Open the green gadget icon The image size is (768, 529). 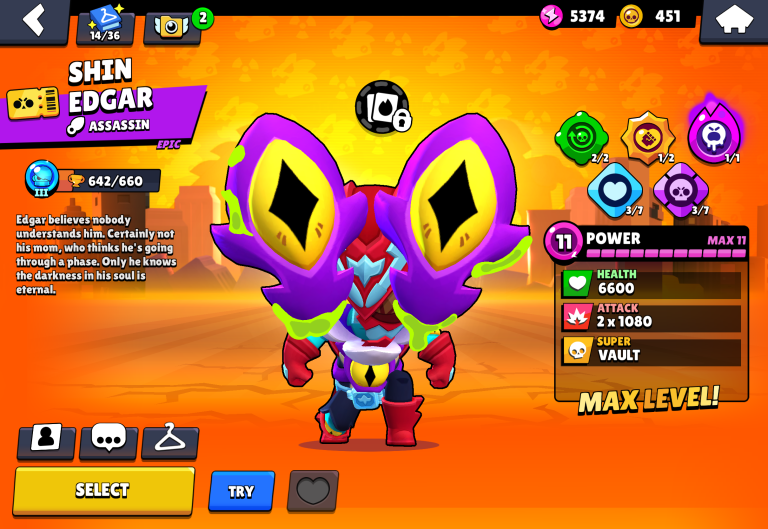tap(581, 136)
